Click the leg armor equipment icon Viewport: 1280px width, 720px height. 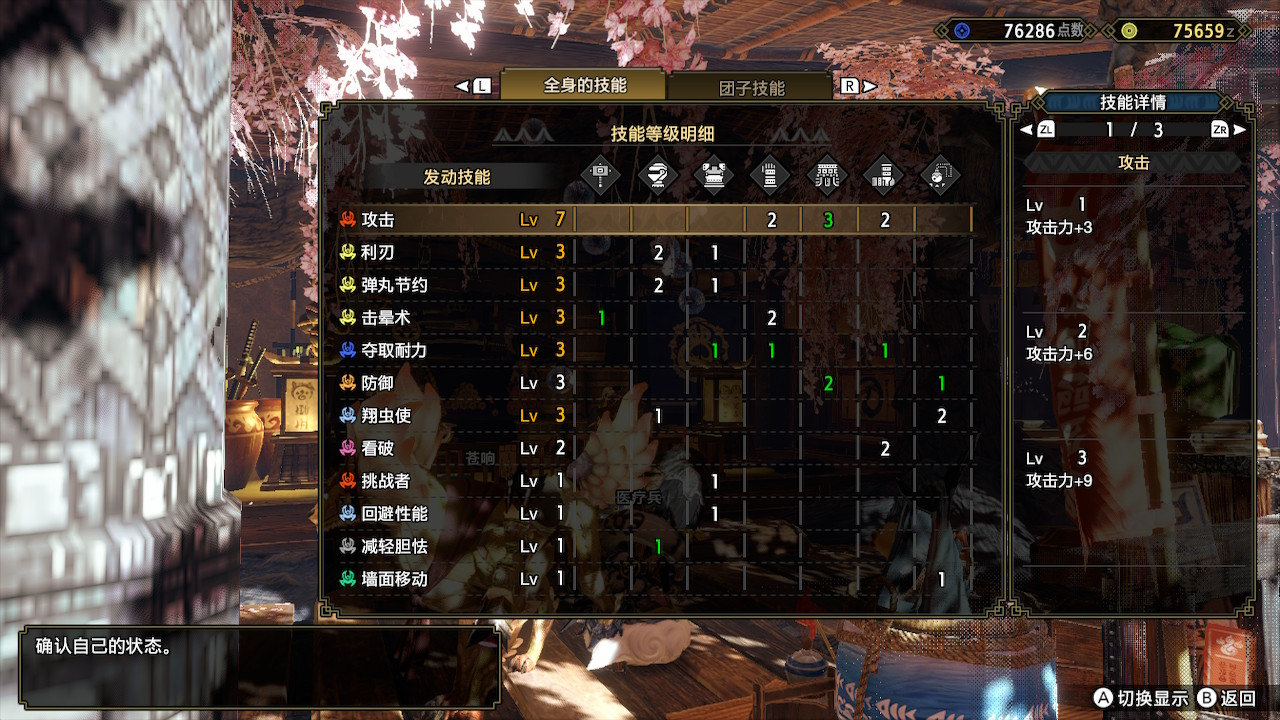point(882,174)
